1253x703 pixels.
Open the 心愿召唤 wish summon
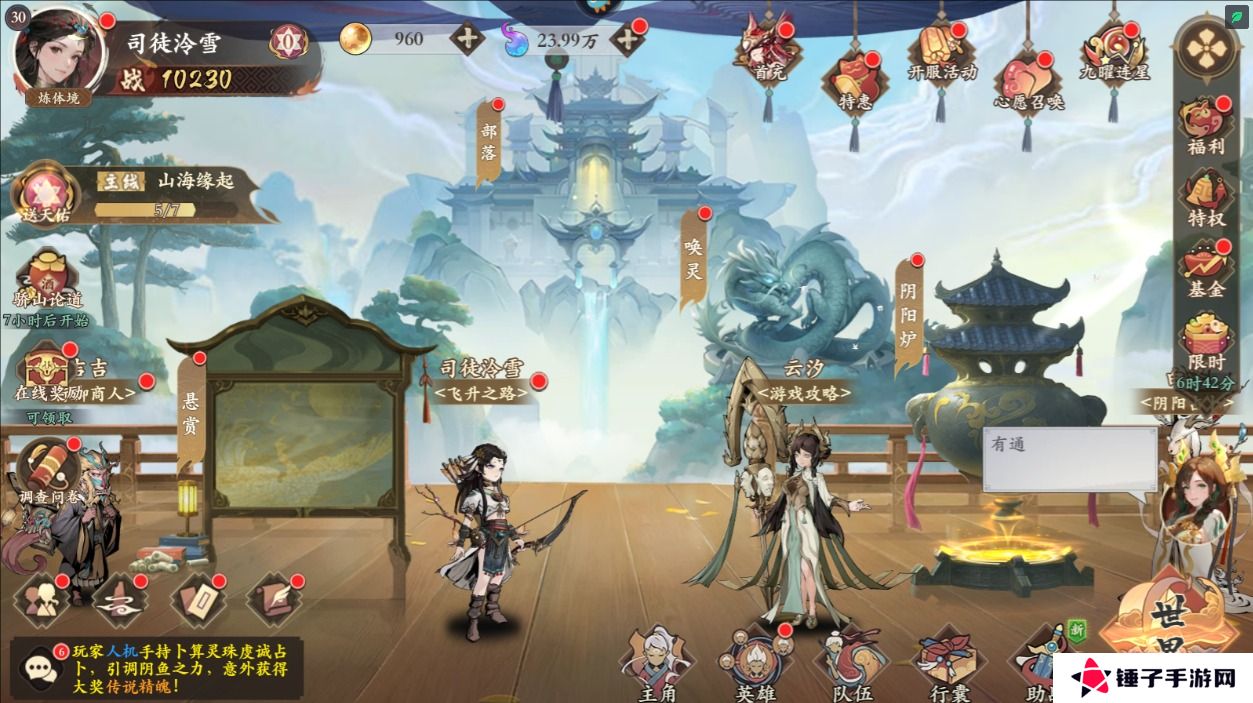coord(1027,82)
